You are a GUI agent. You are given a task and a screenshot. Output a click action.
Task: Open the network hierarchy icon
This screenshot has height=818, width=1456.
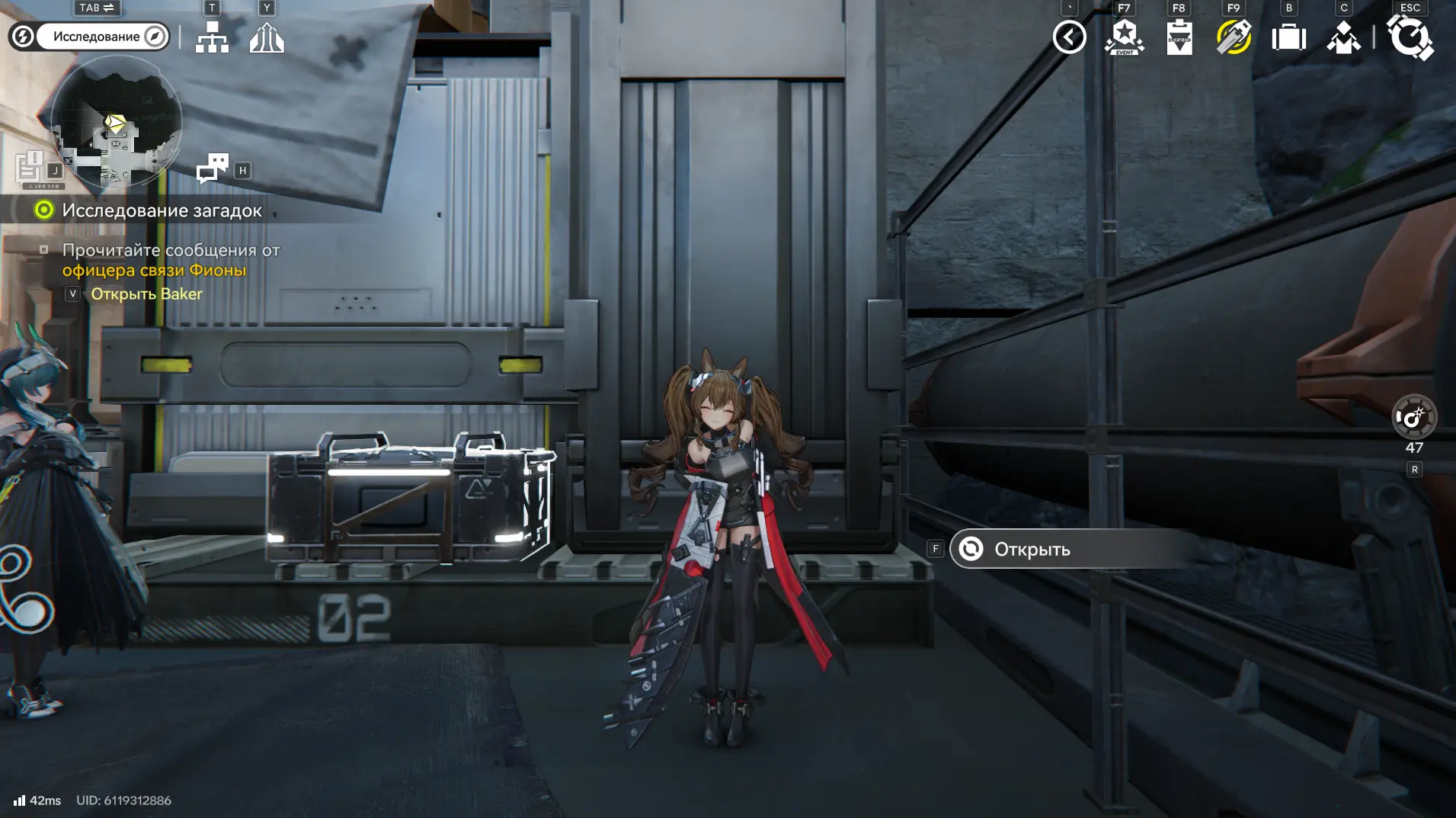click(212, 37)
